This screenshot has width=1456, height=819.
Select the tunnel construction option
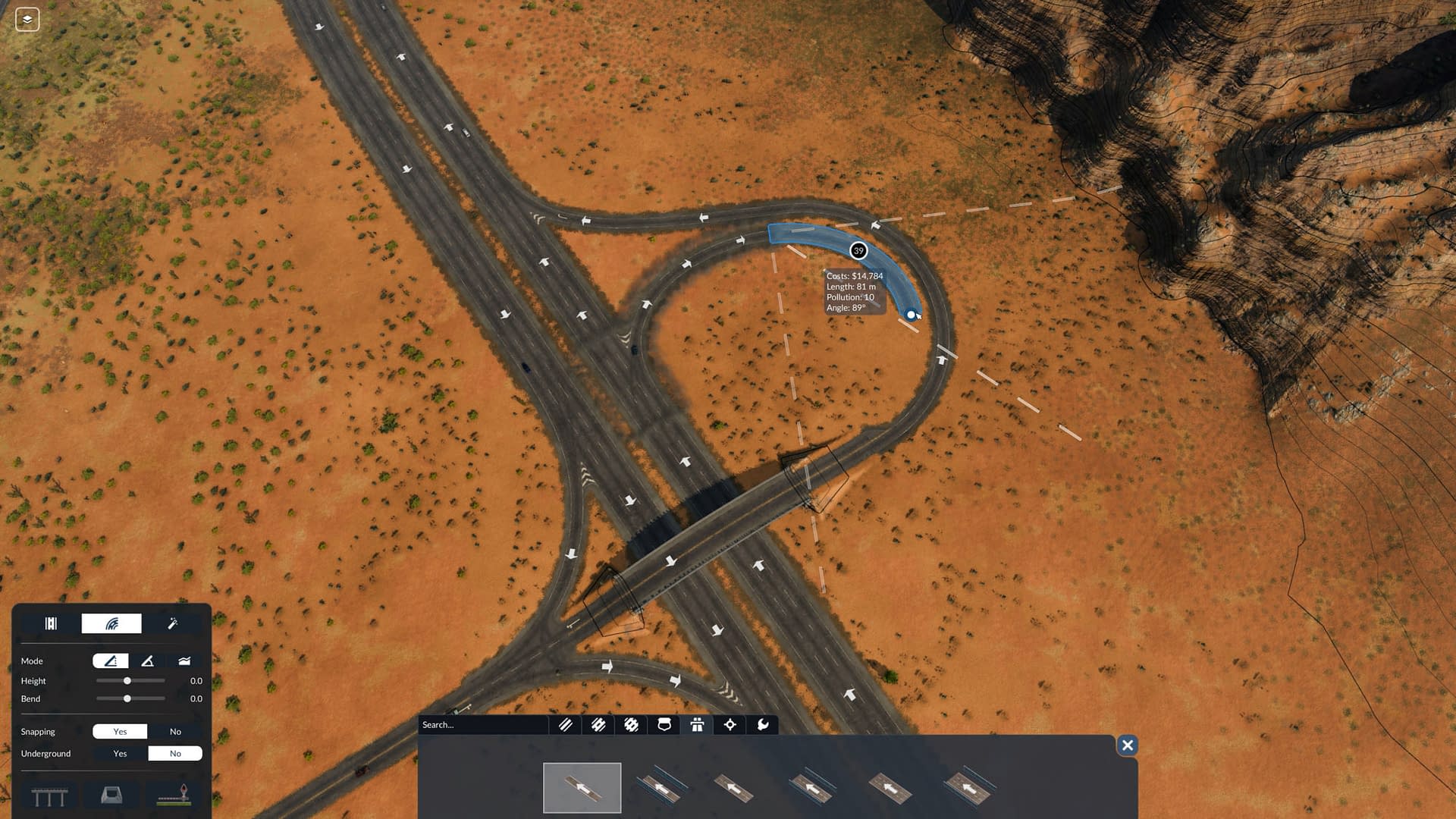pos(111,795)
